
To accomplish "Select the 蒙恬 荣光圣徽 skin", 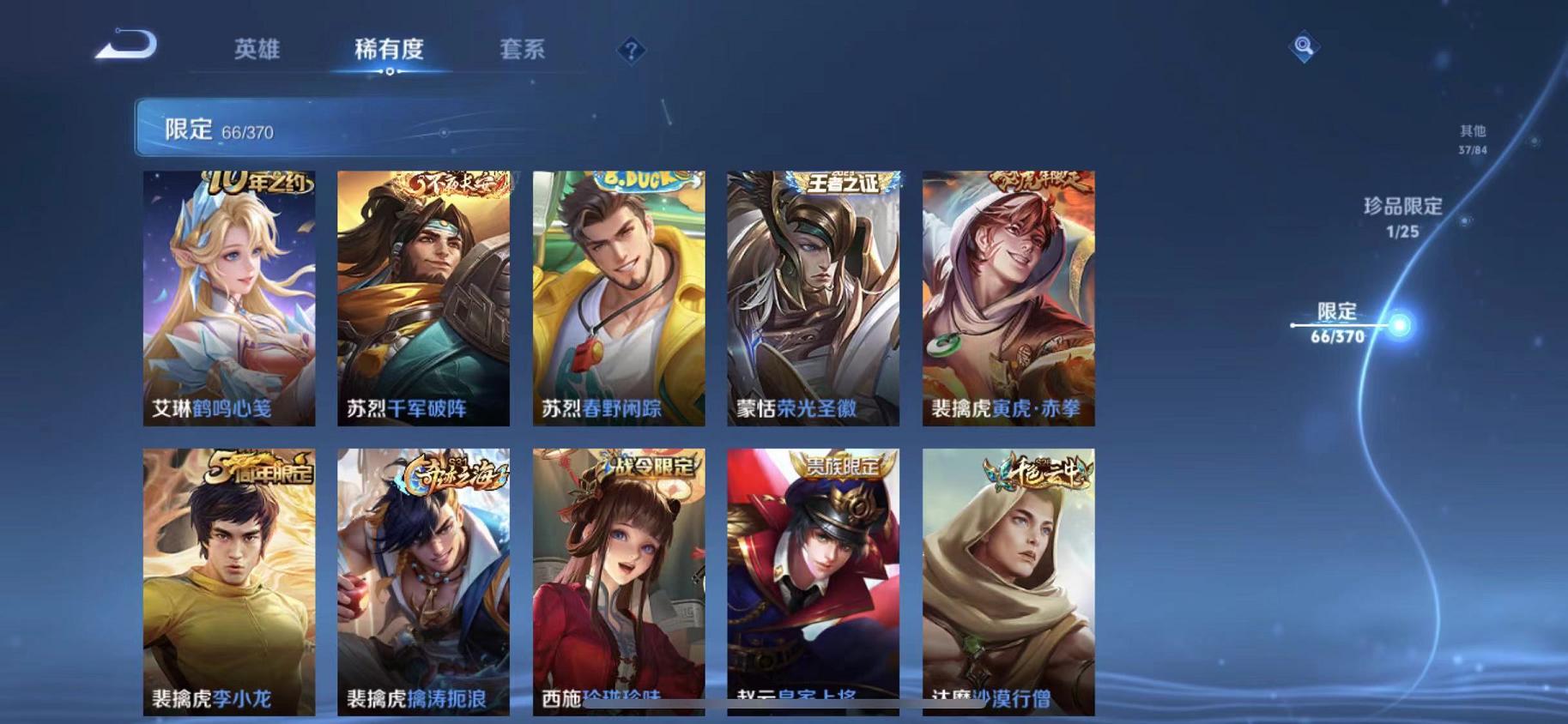I will pos(814,296).
